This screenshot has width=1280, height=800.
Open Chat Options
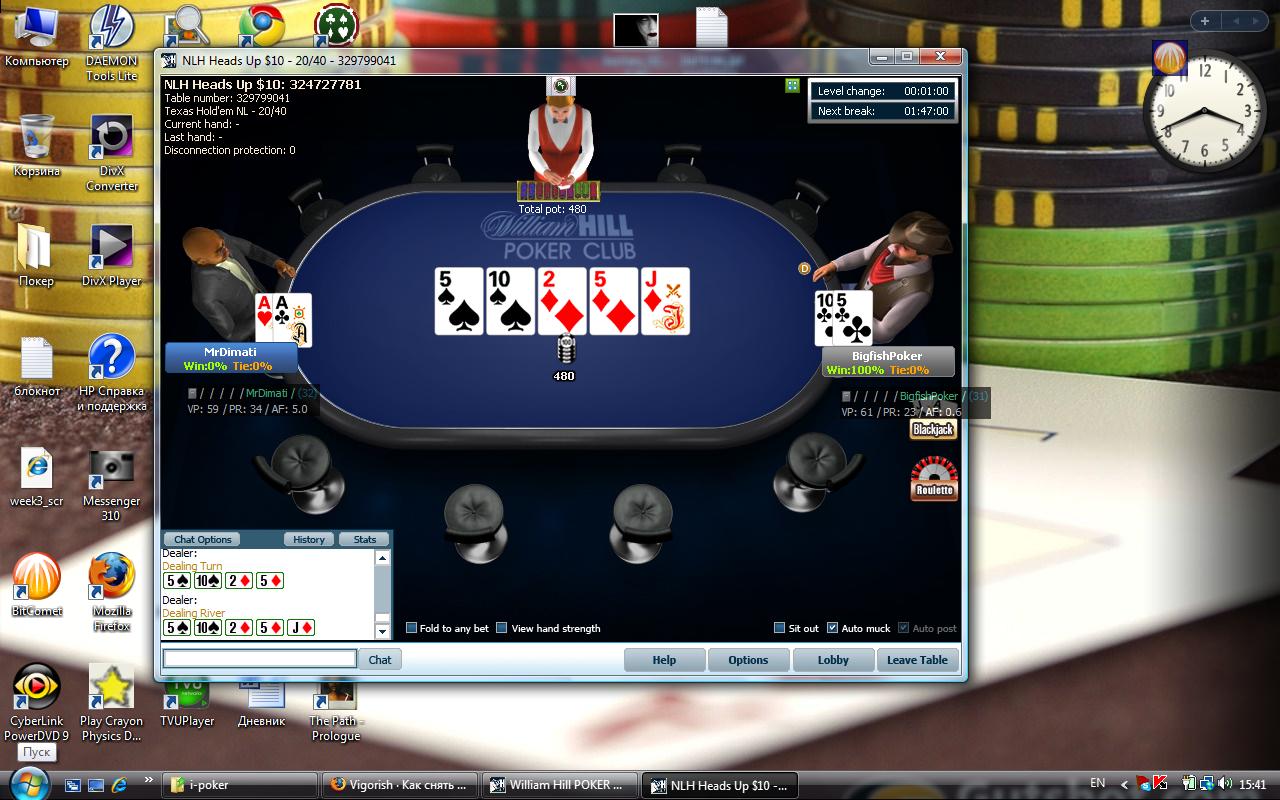pos(203,539)
